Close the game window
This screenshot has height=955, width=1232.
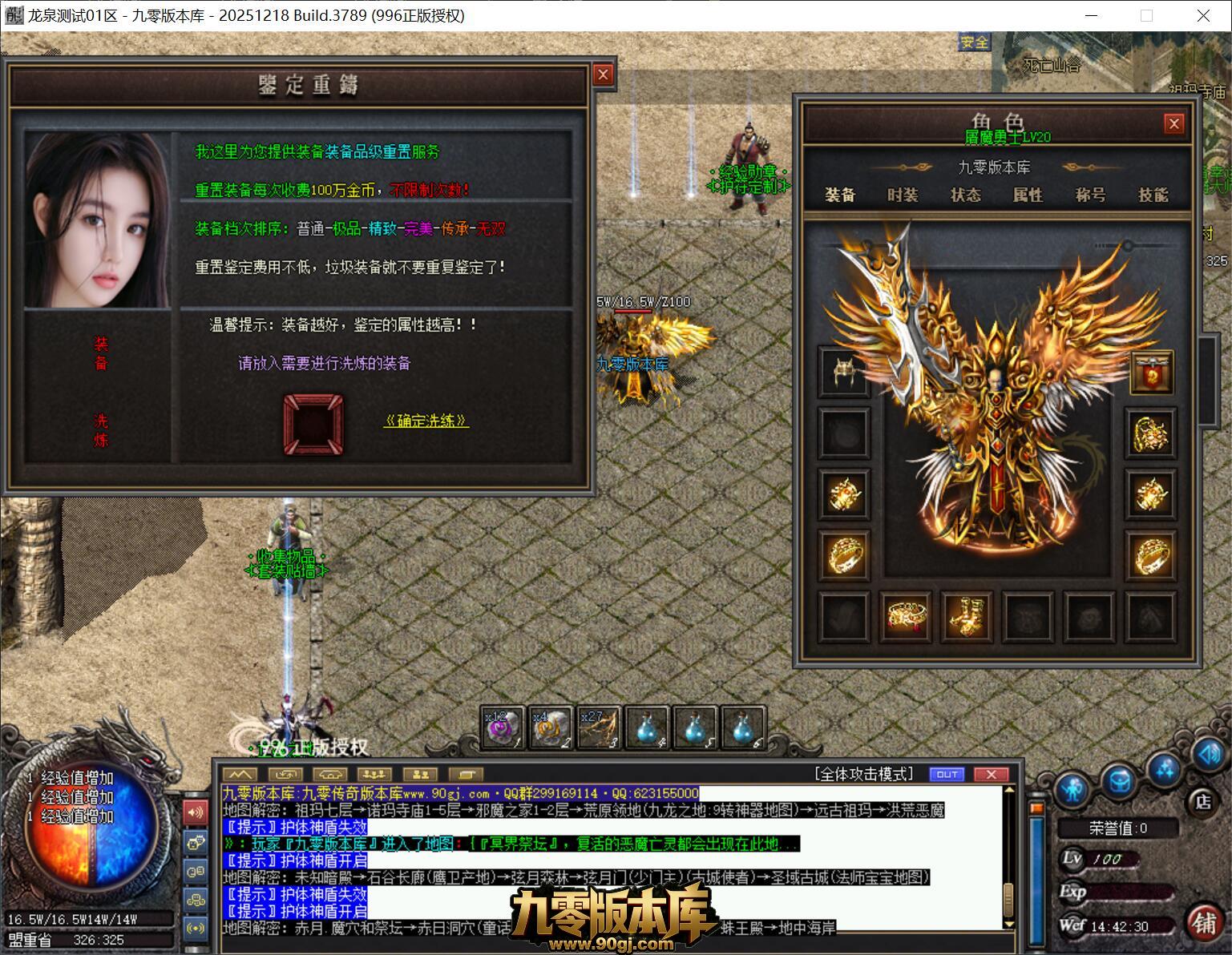(1203, 15)
